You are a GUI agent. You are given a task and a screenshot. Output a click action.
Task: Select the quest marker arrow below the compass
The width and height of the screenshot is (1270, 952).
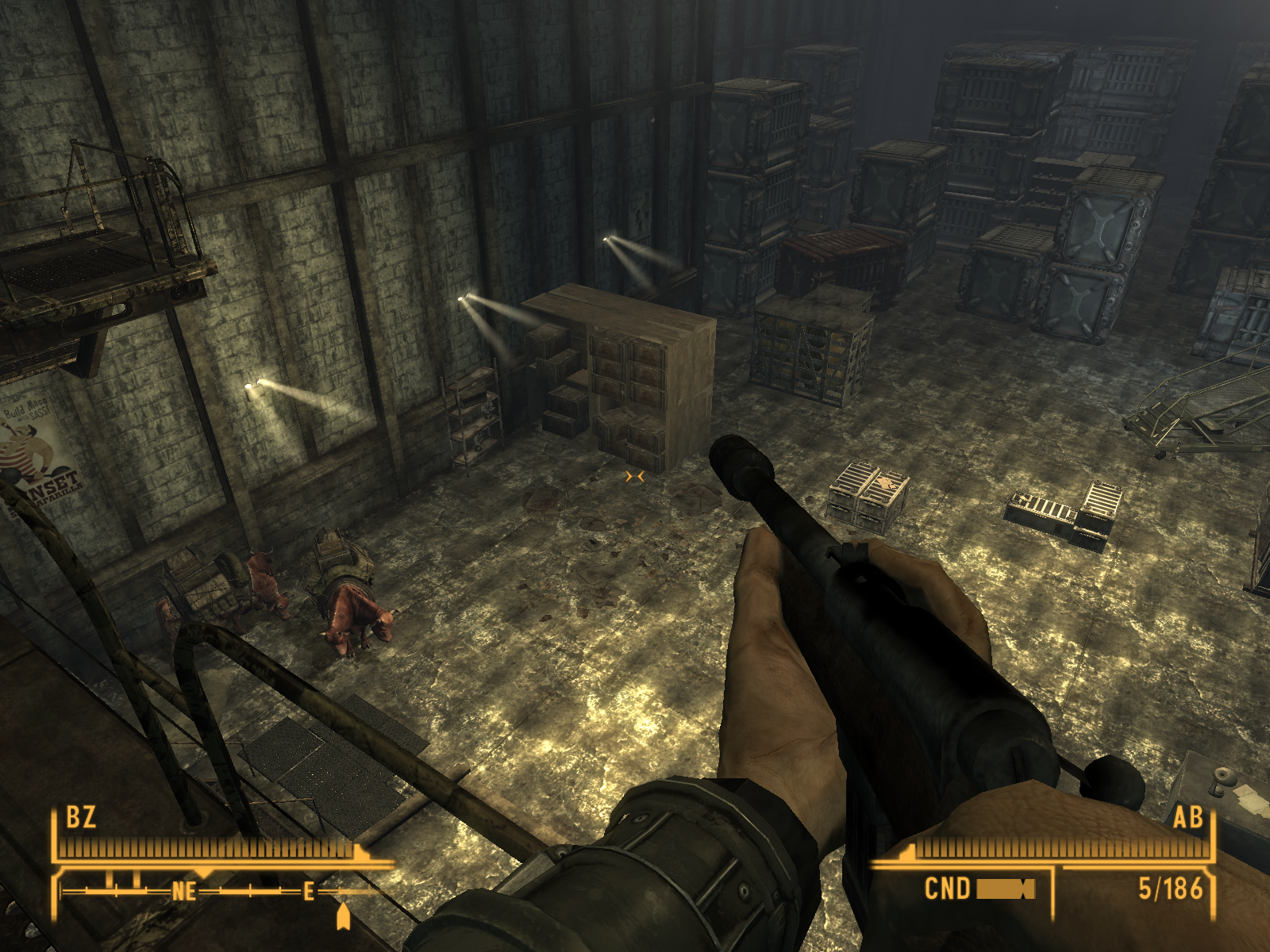tap(343, 916)
